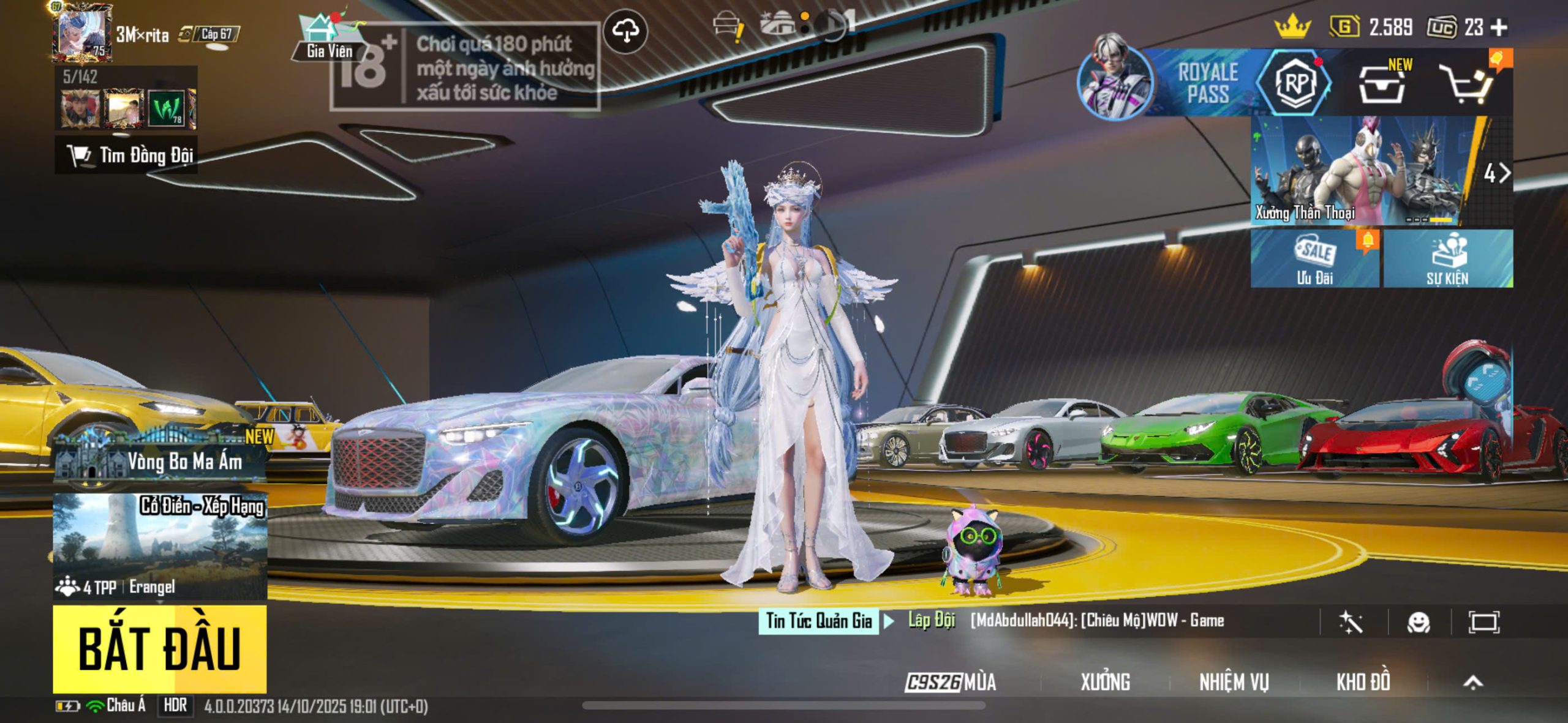The image size is (1568, 723).
Task: Open Kho Đồ inventory
Action: pos(1363,682)
